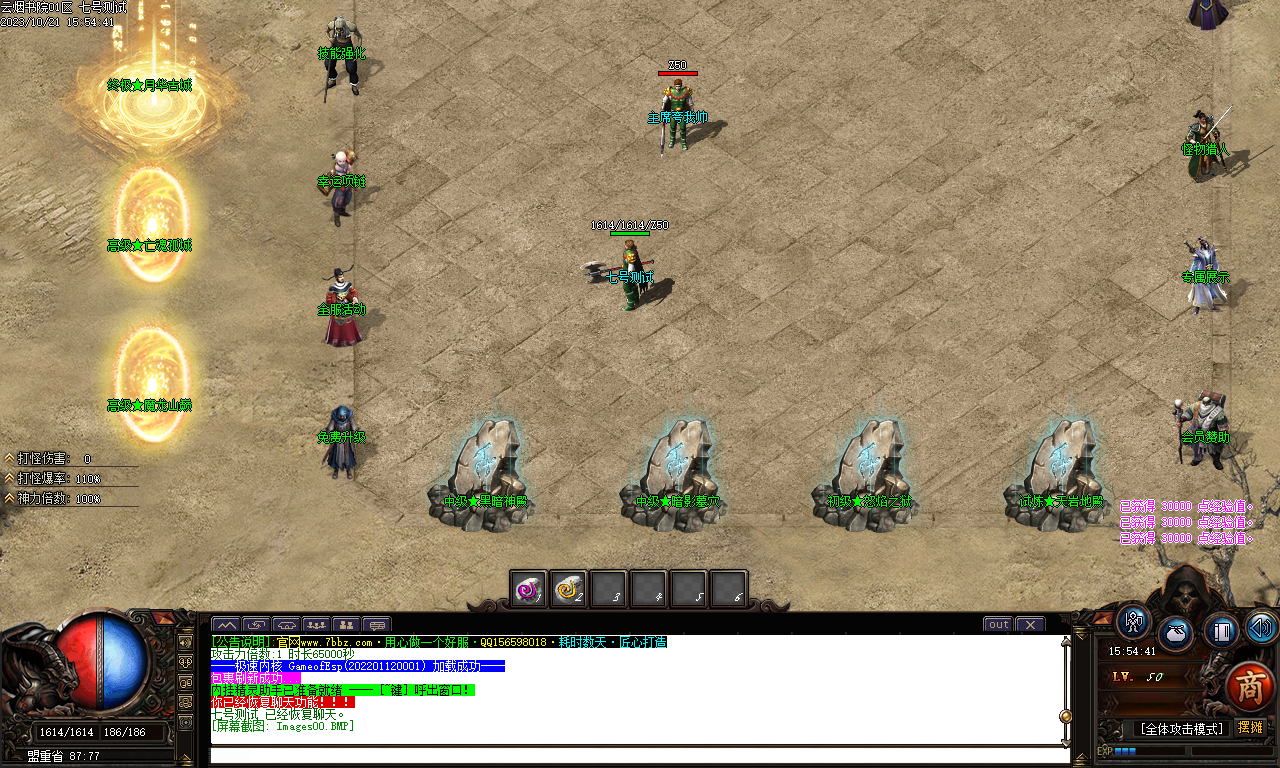Click the speaker icon in the left sidebar
Image resolution: width=1280 pixels, height=768 pixels.
click(x=186, y=643)
